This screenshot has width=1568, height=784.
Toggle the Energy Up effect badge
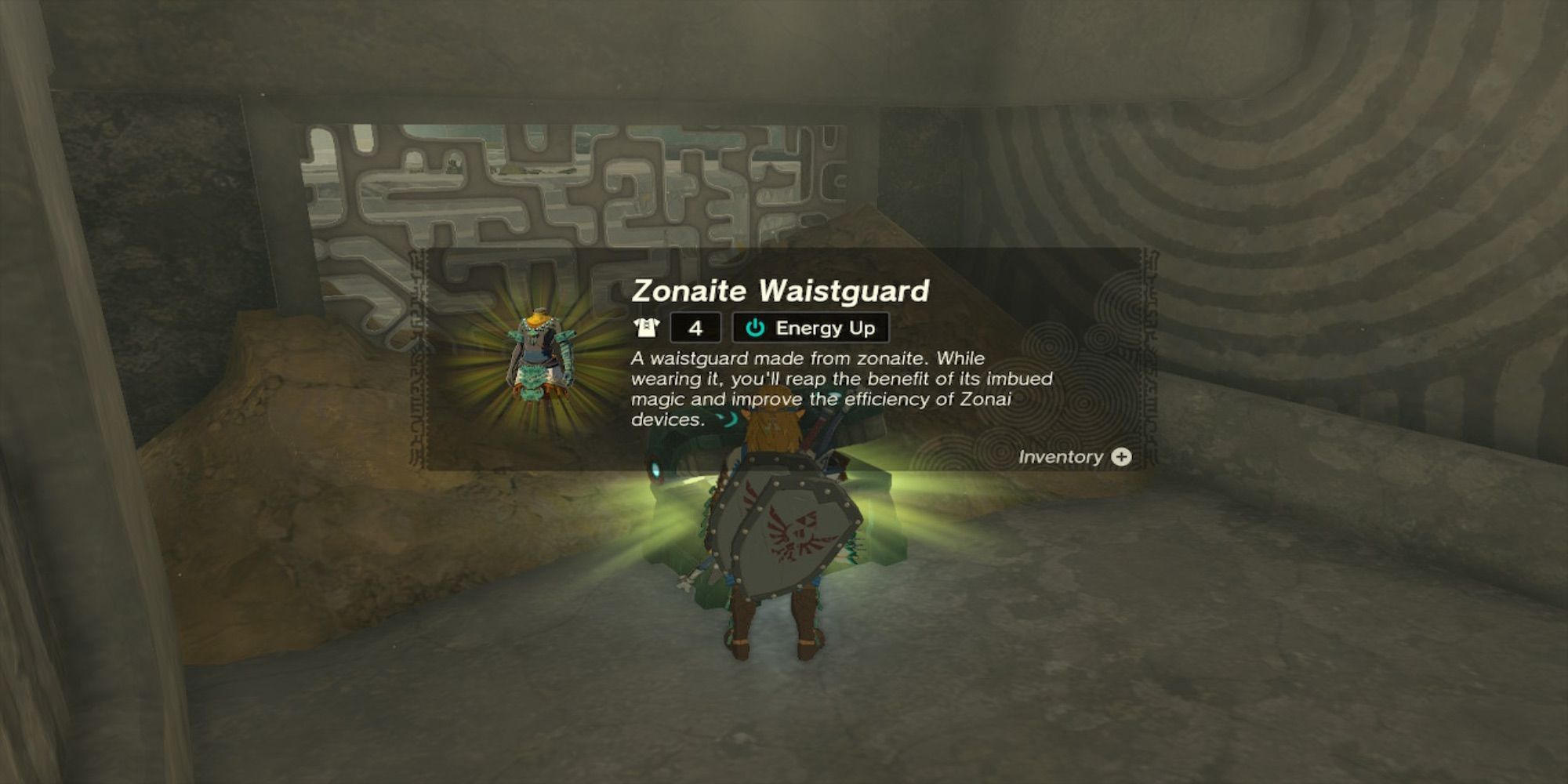[x=811, y=328]
